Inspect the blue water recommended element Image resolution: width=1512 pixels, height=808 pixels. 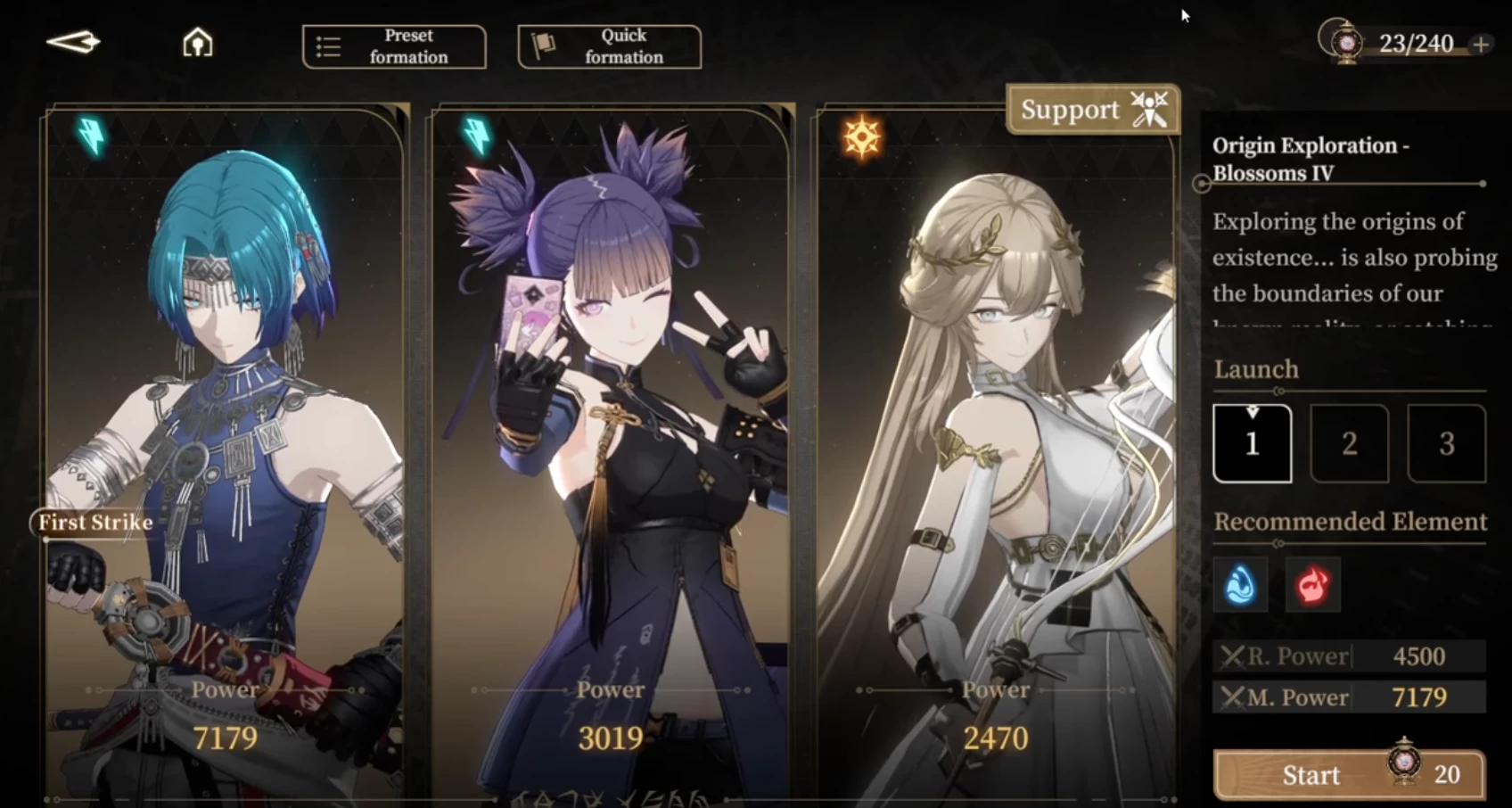coord(1240,585)
